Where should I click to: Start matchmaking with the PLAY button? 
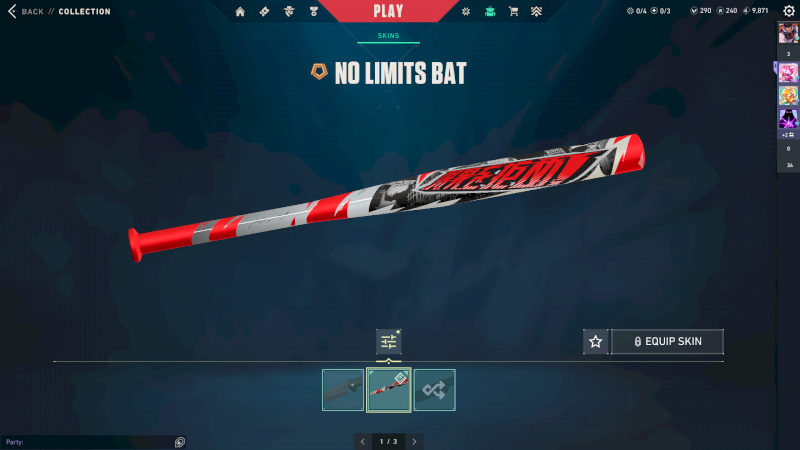388,12
